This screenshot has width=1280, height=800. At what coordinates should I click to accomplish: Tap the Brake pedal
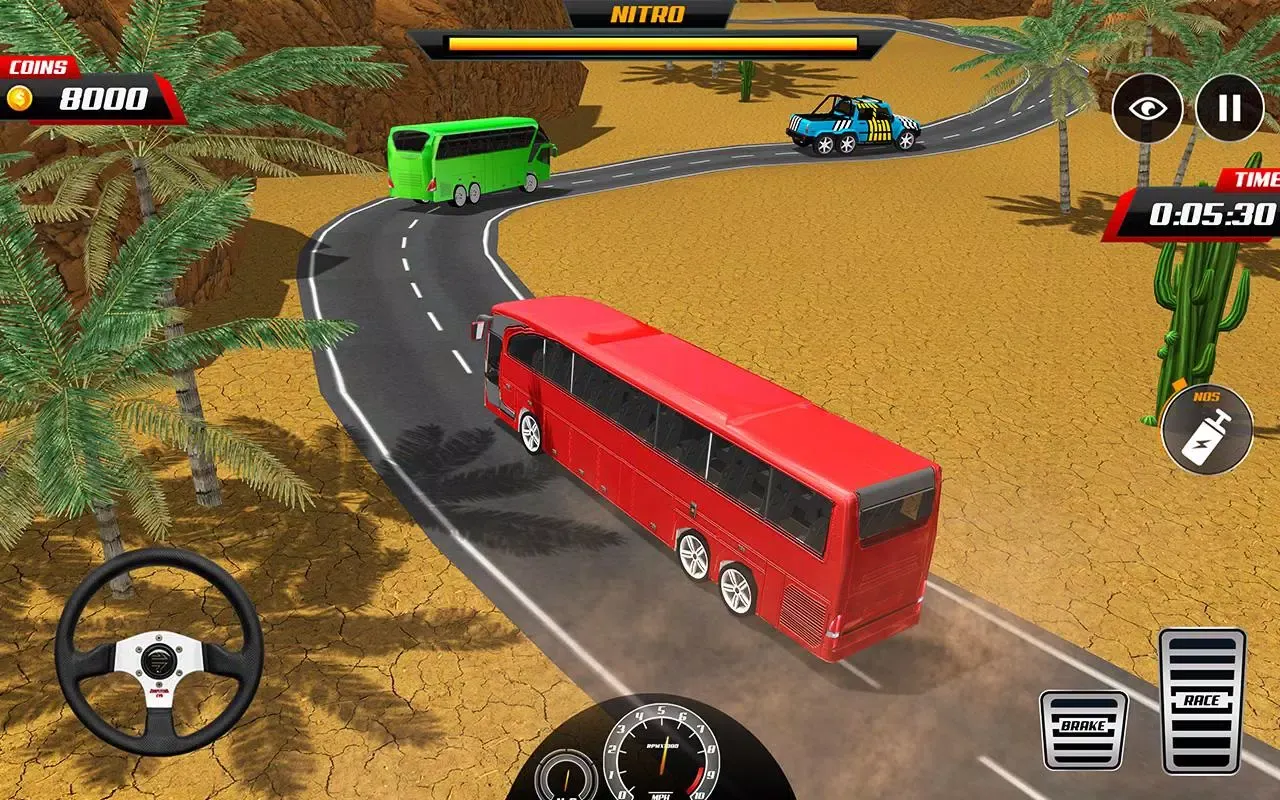tap(1083, 730)
